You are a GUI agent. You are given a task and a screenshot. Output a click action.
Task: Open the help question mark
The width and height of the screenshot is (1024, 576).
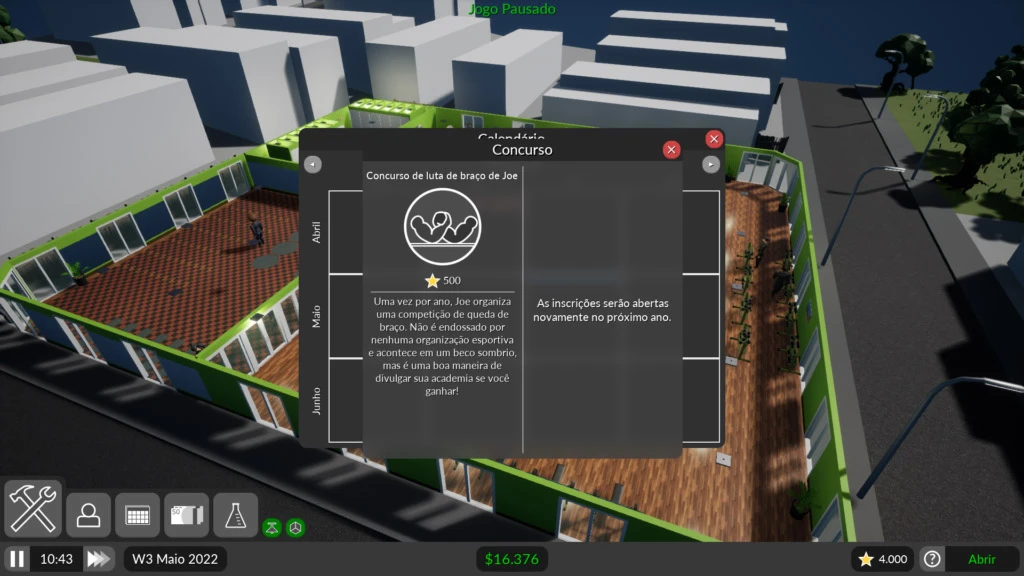932,559
